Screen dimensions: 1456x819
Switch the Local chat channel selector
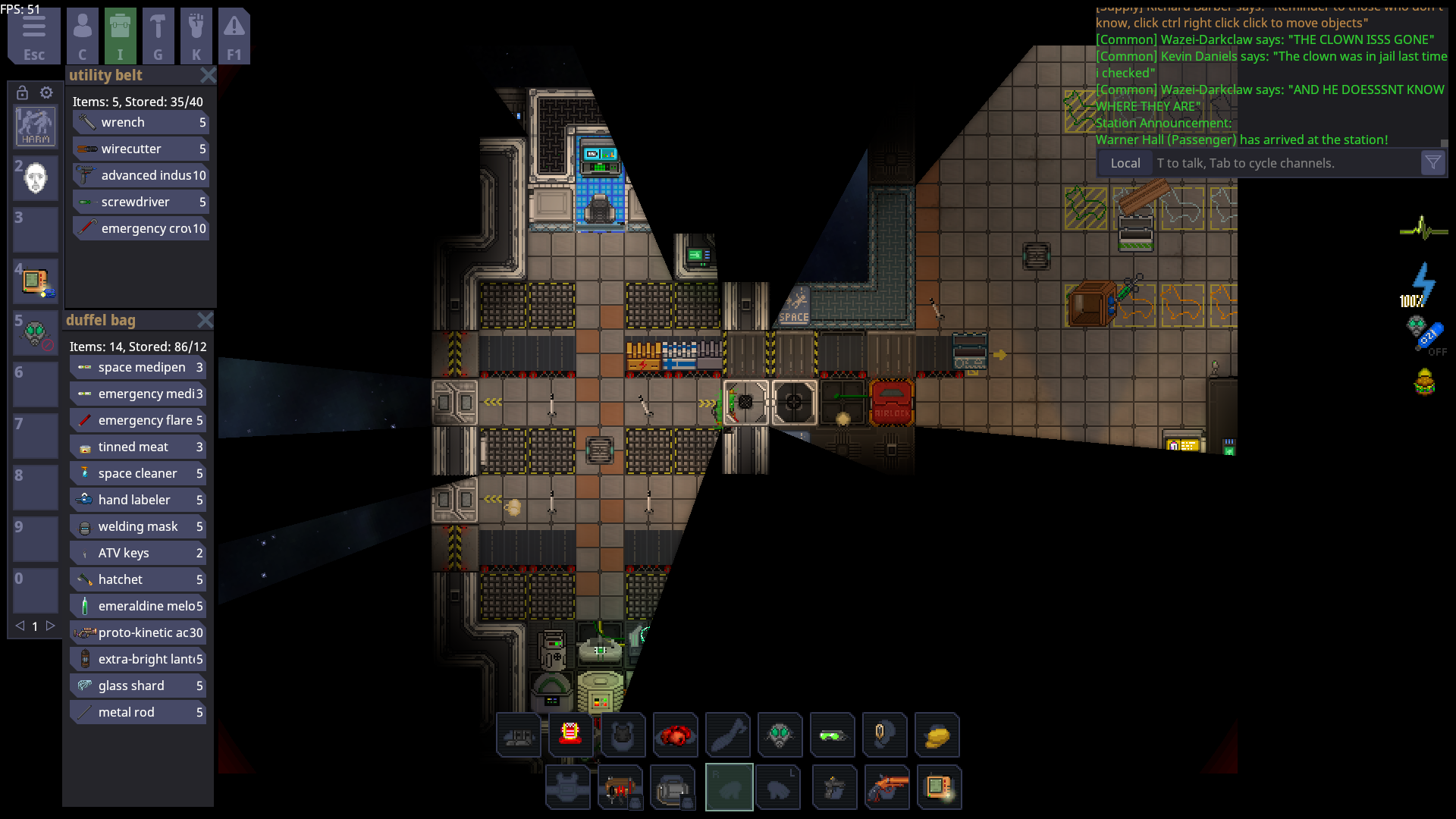1125,163
